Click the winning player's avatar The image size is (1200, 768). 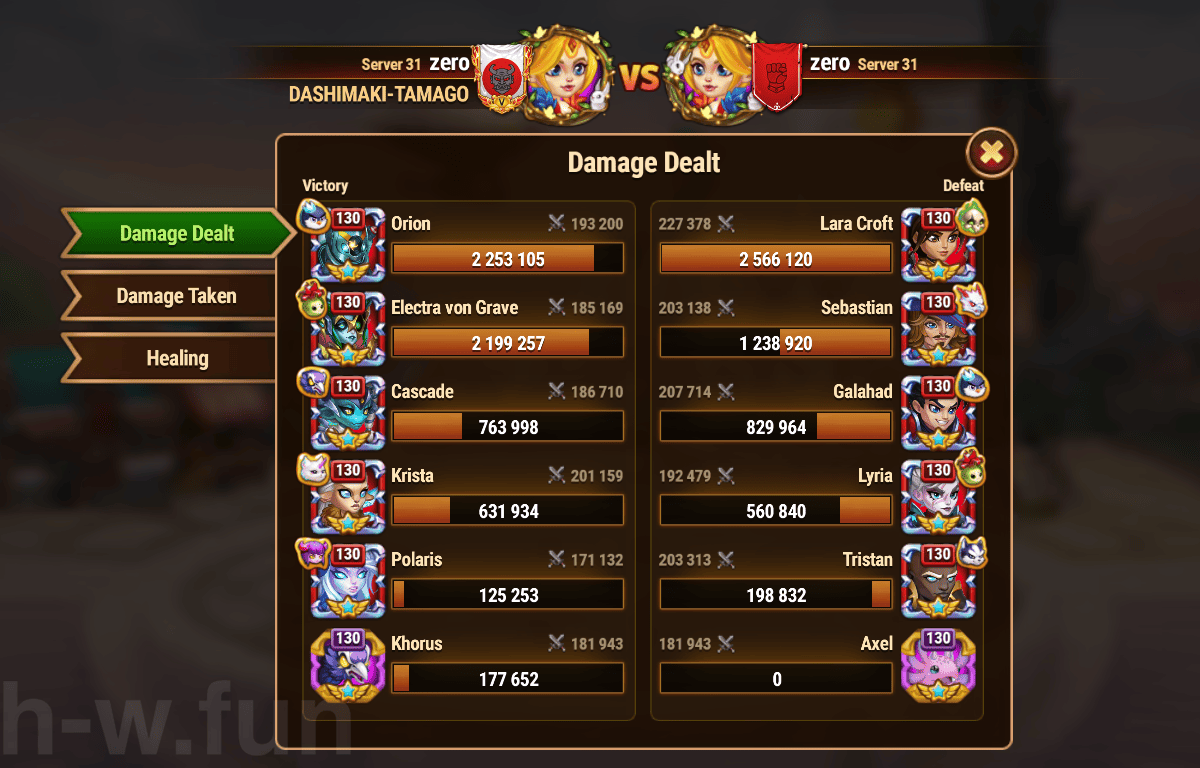[563, 75]
